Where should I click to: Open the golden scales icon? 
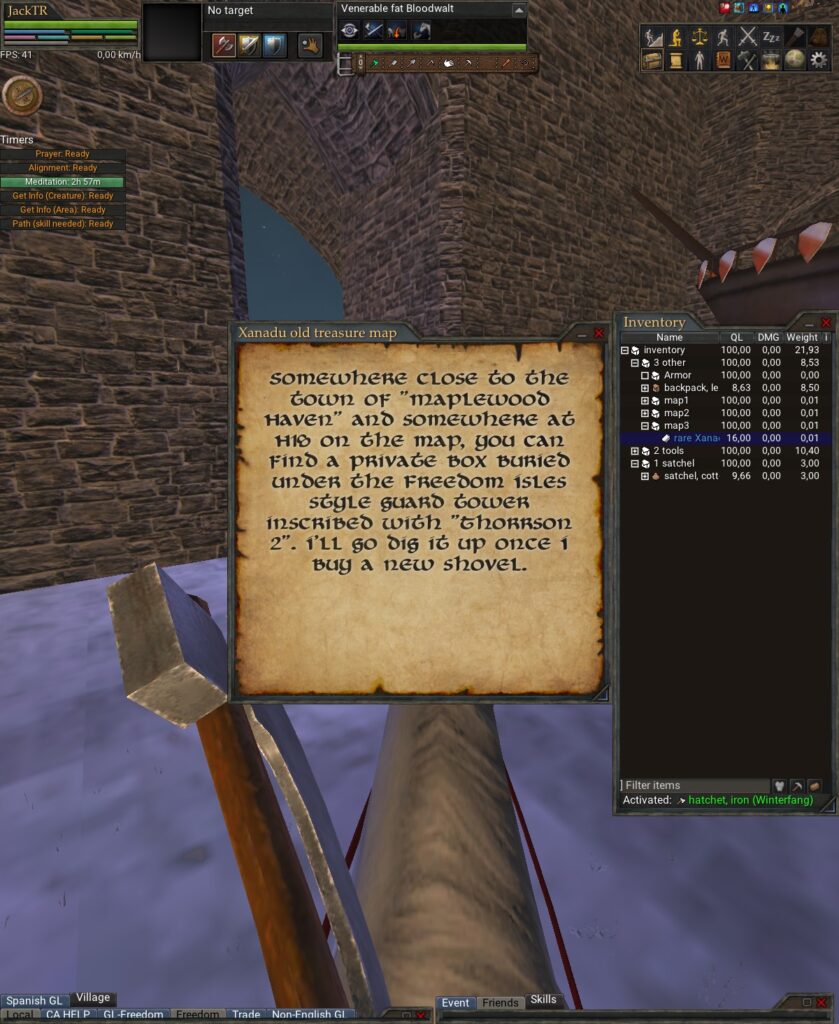(x=699, y=37)
